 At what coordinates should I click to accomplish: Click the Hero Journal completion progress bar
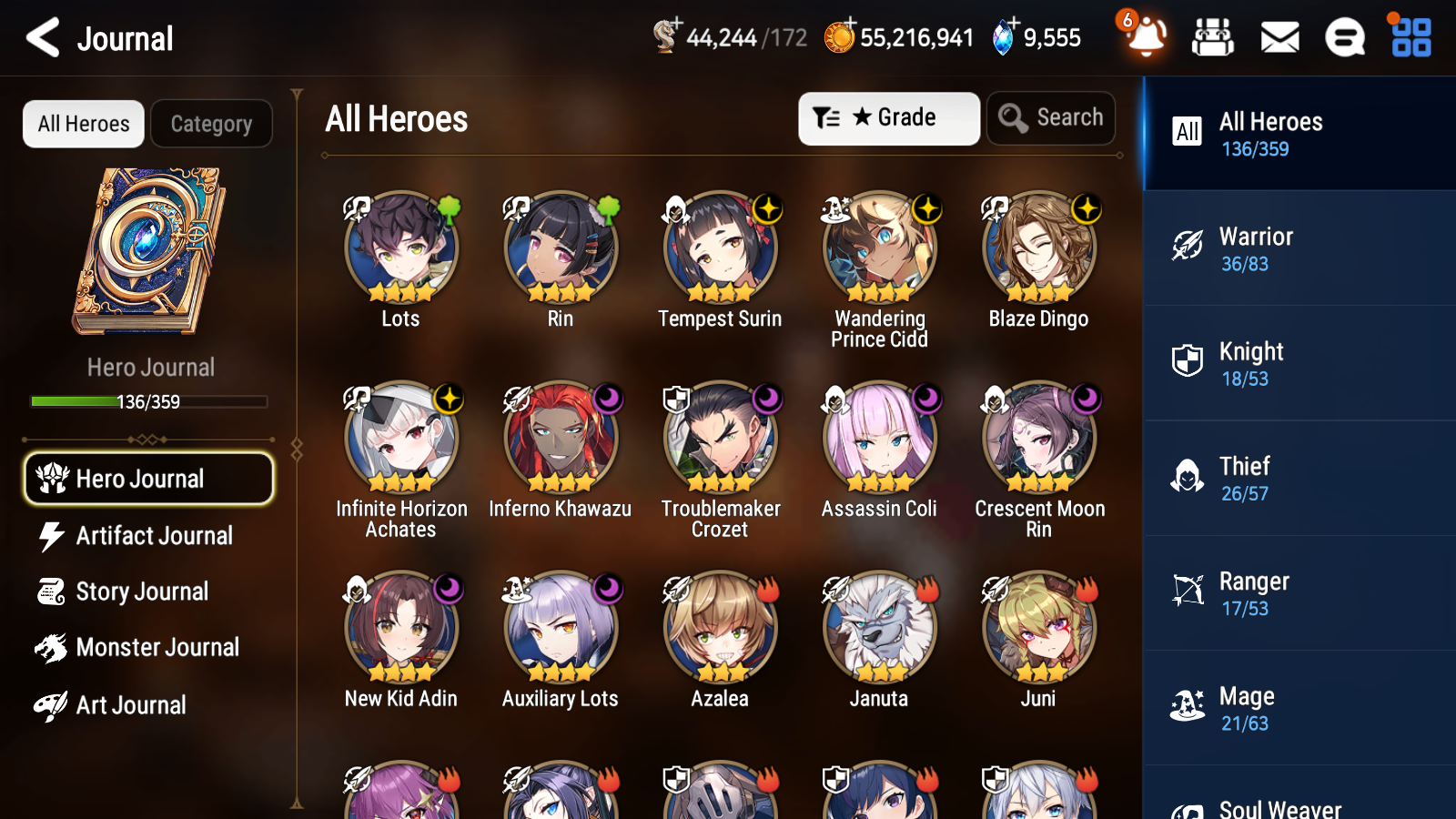(x=148, y=401)
